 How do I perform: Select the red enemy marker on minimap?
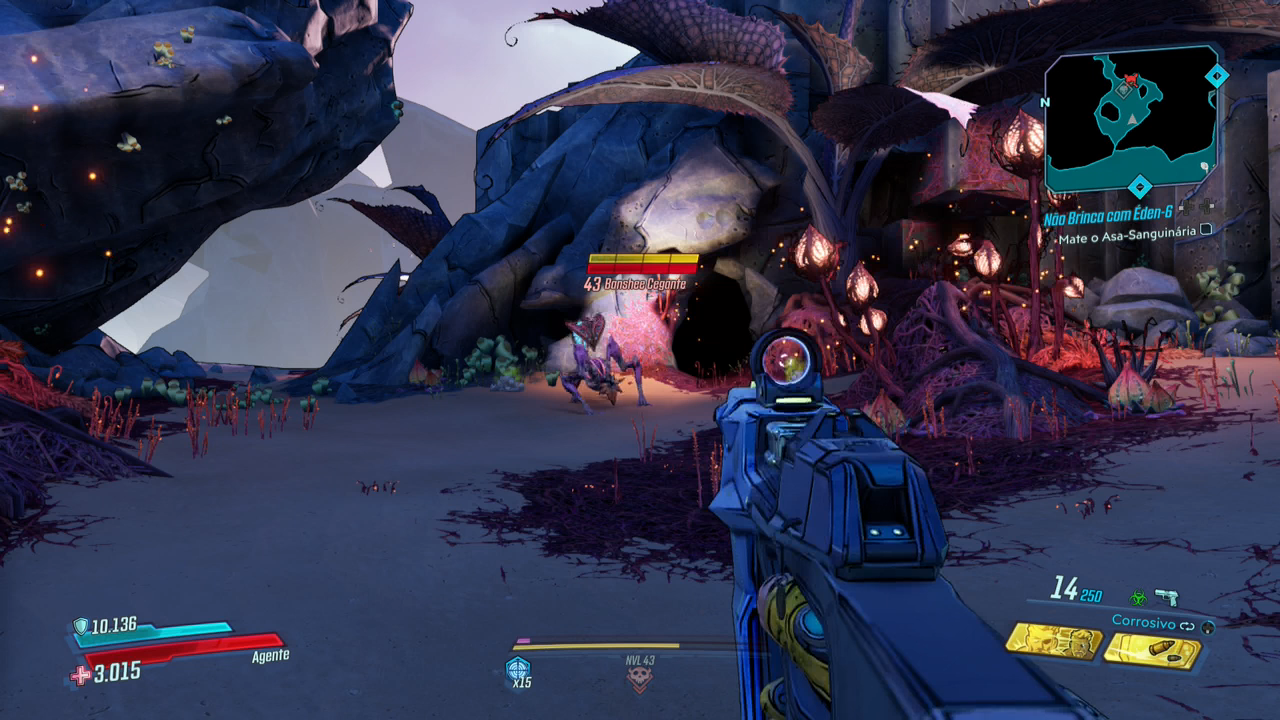1131,79
